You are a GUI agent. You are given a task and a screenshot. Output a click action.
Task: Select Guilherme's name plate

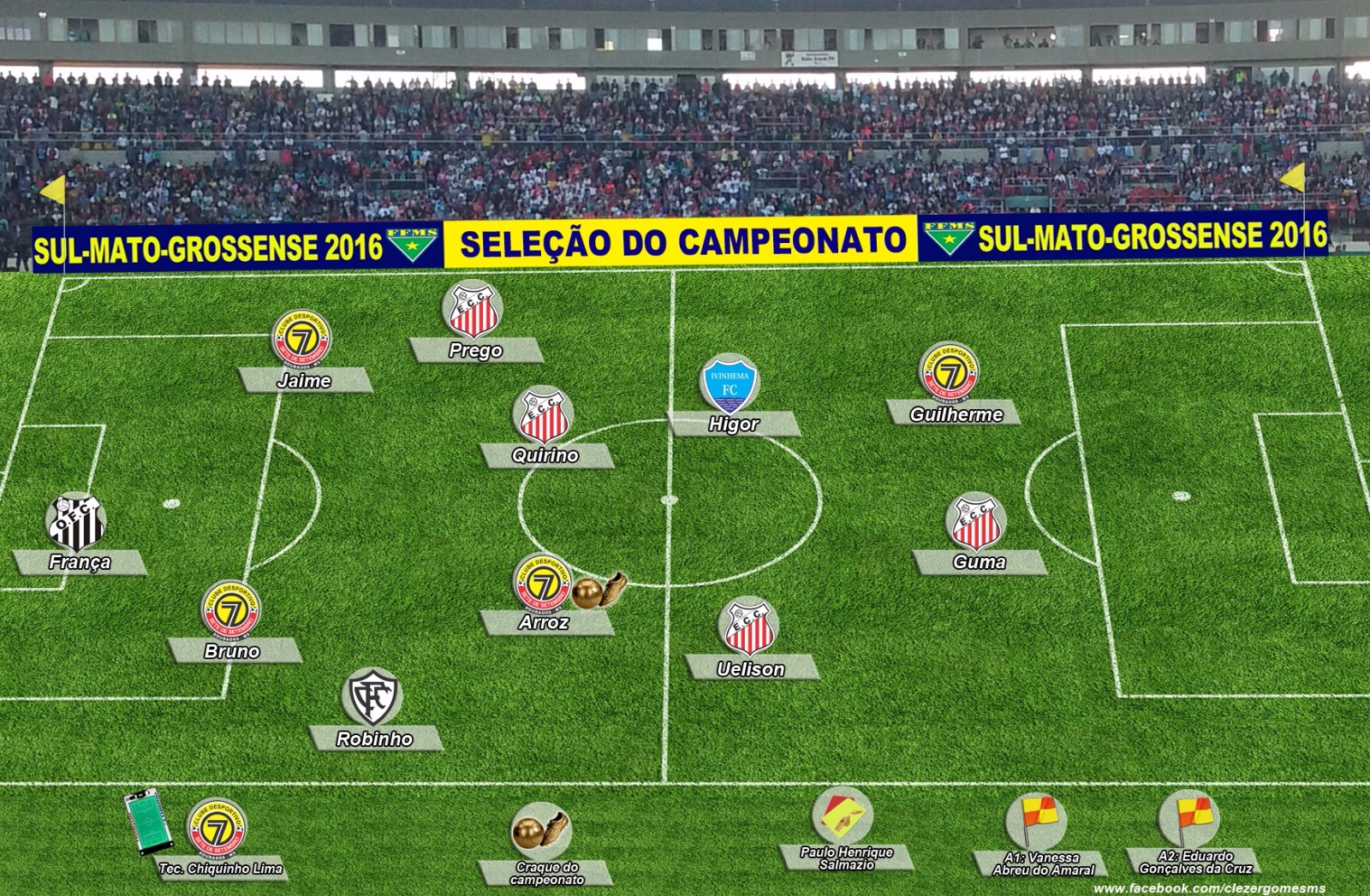pyautogui.click(x=956, y=414)
